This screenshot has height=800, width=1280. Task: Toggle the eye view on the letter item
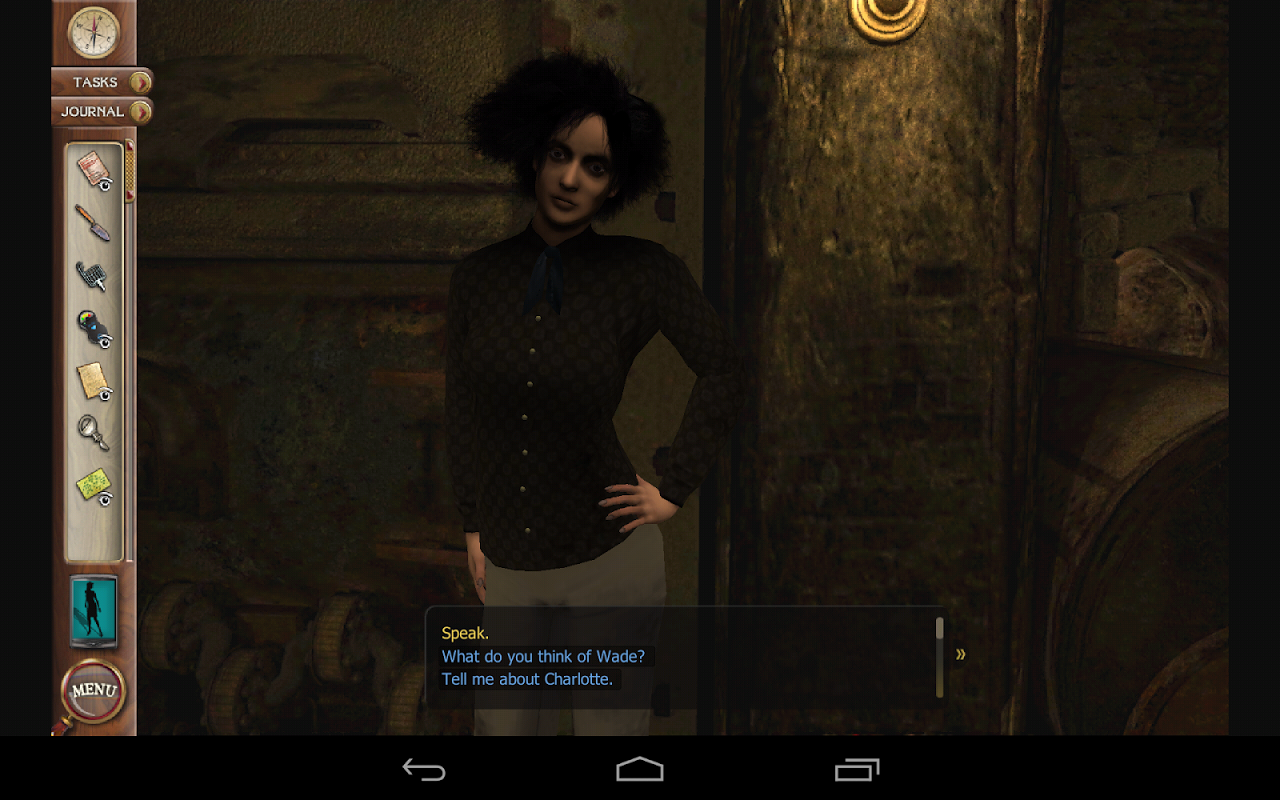coord(104,184)
